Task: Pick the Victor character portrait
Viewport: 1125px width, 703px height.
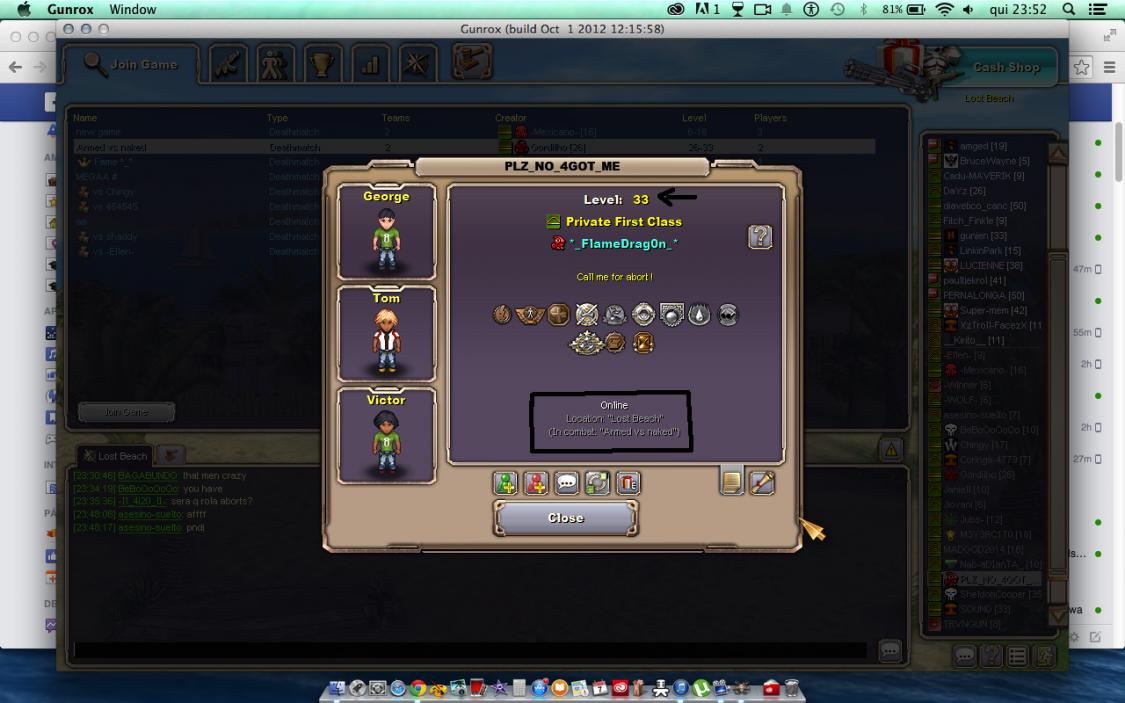Action: point(386,436)
